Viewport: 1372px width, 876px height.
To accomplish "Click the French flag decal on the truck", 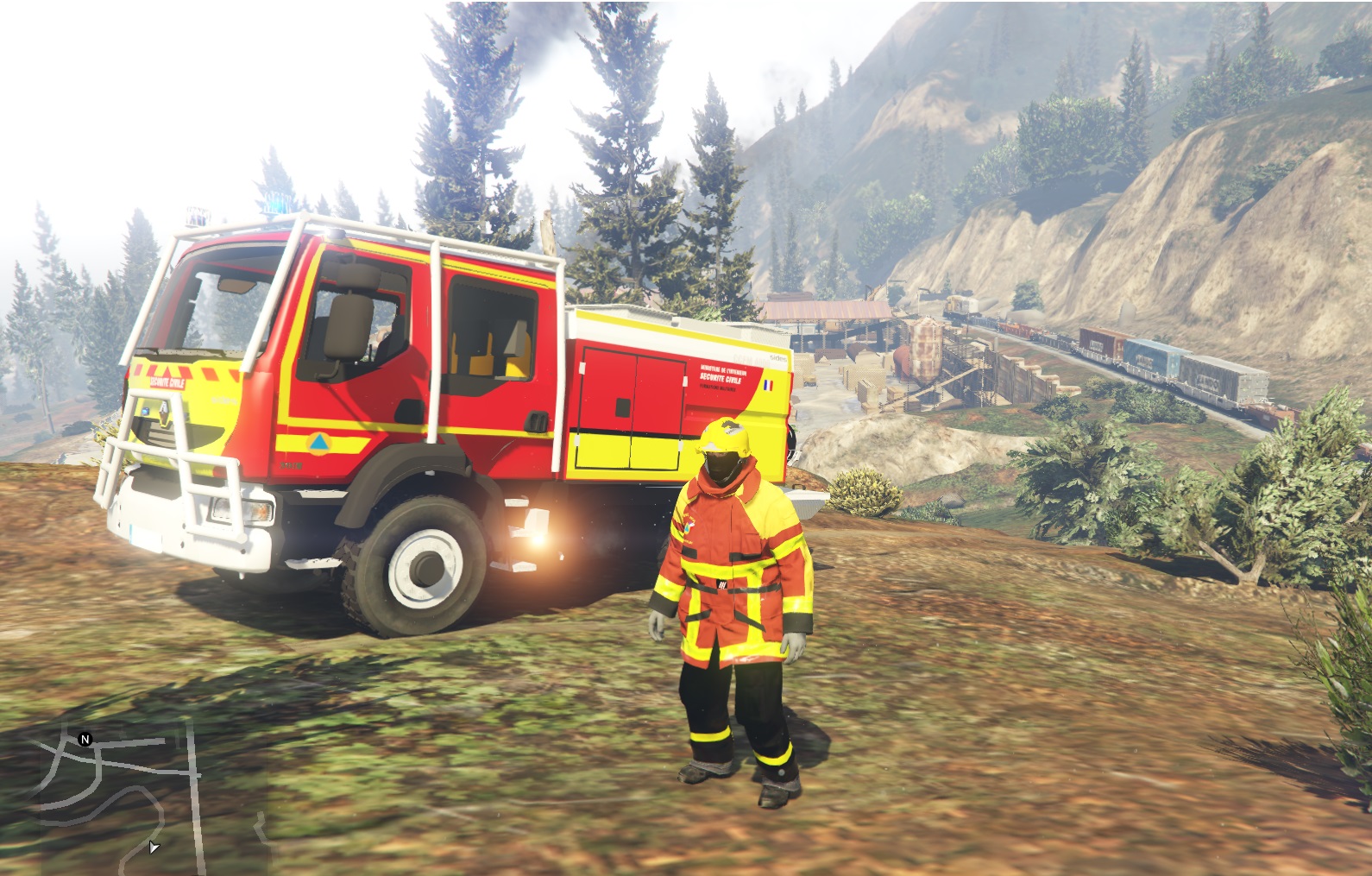I will point(768,386).
